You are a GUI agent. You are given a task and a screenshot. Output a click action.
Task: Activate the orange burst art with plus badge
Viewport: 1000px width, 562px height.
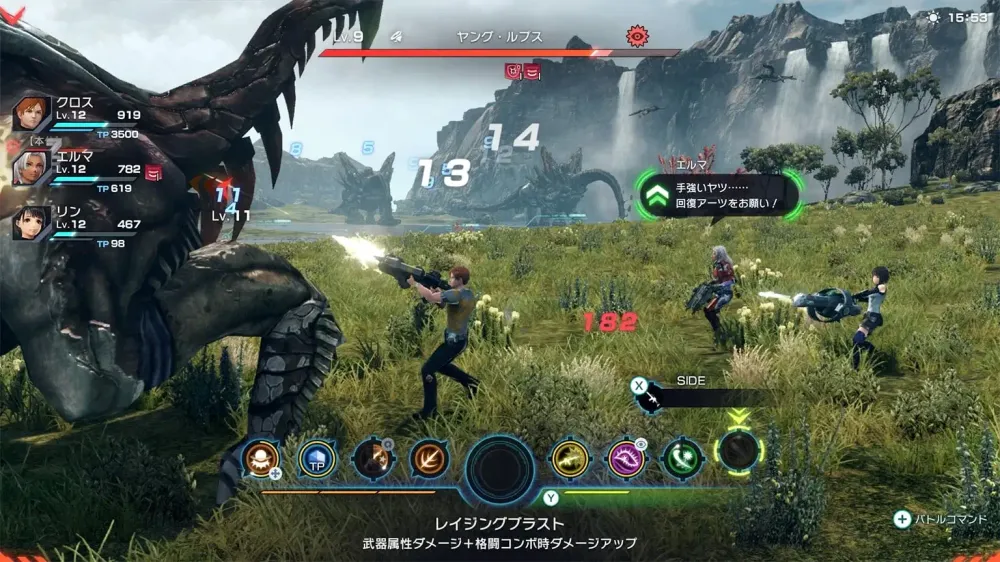click(261, 458)
